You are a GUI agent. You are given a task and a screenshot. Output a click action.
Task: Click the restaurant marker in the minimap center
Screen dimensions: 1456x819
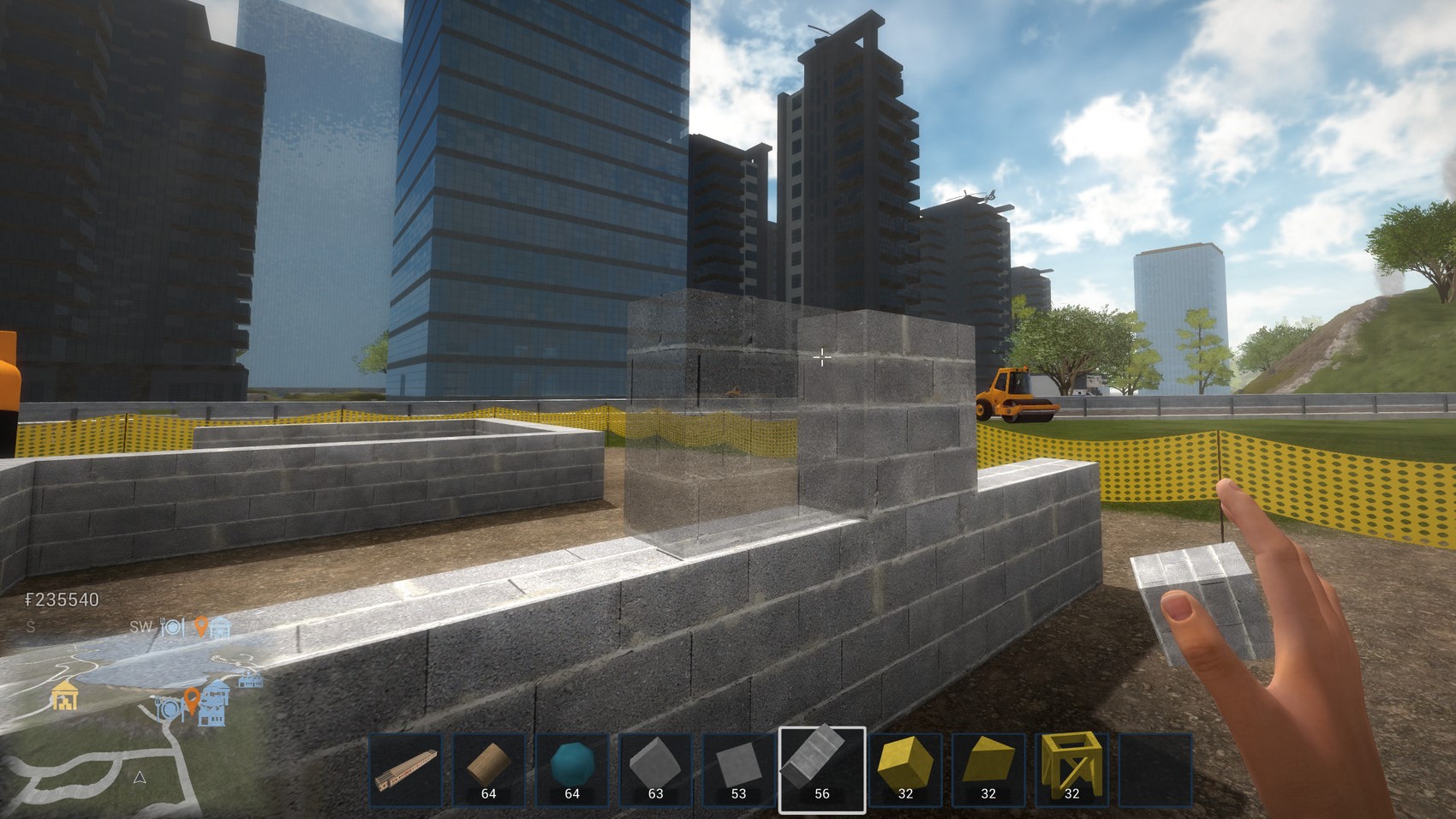coord(170,709)
